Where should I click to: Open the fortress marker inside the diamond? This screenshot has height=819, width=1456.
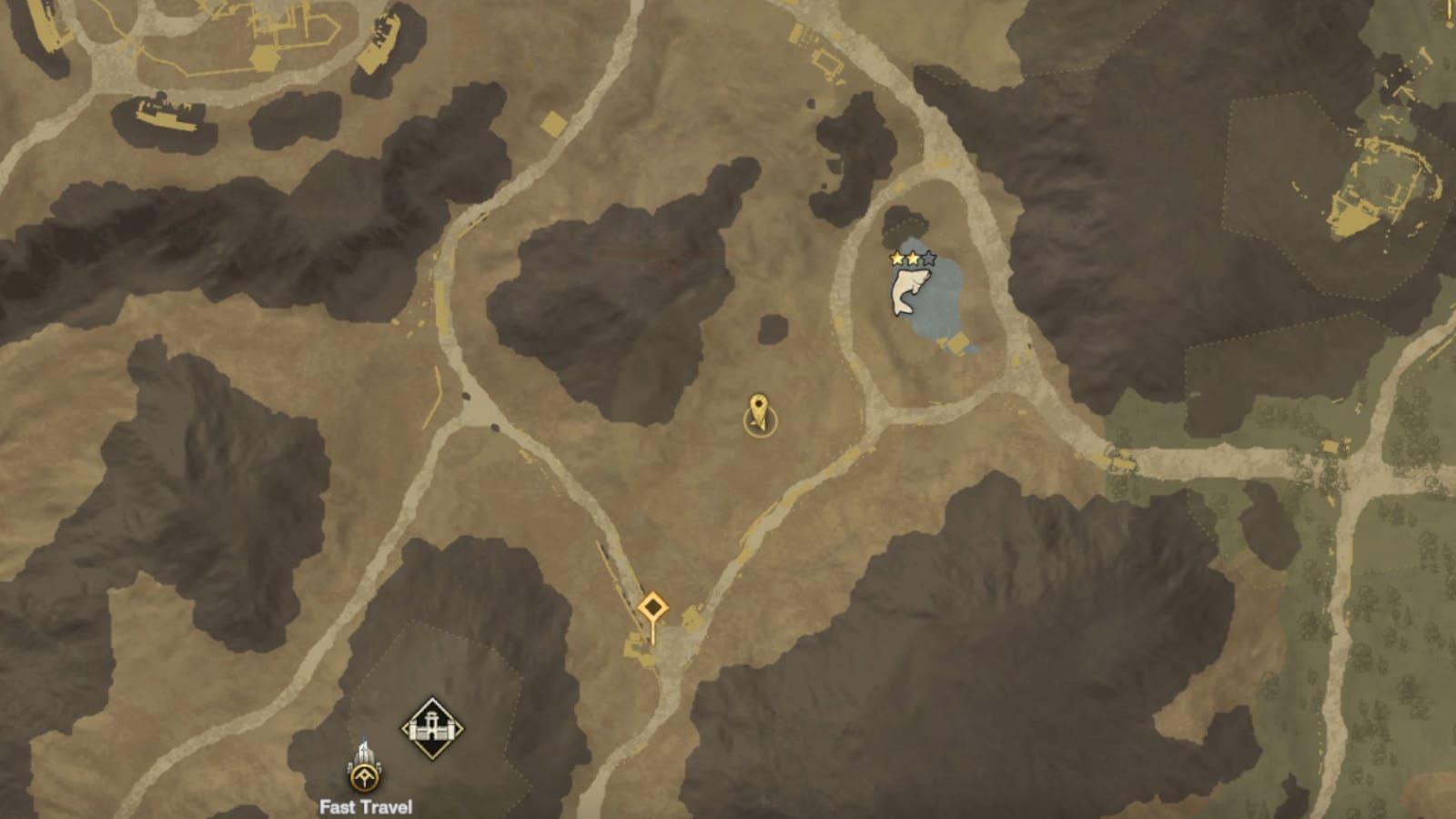[x=432, y=727]
